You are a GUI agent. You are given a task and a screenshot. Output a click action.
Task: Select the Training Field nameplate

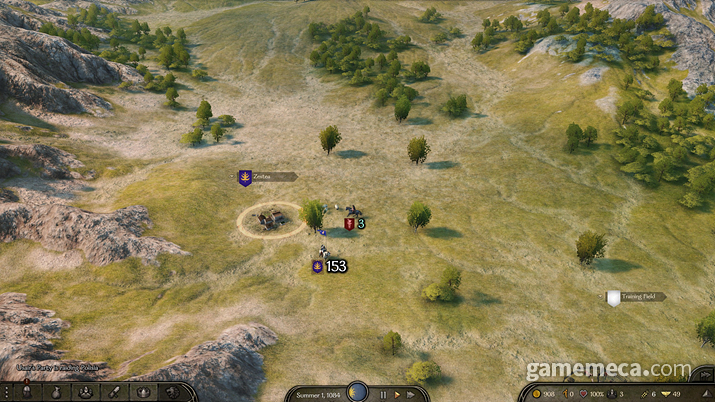(634, 297)
